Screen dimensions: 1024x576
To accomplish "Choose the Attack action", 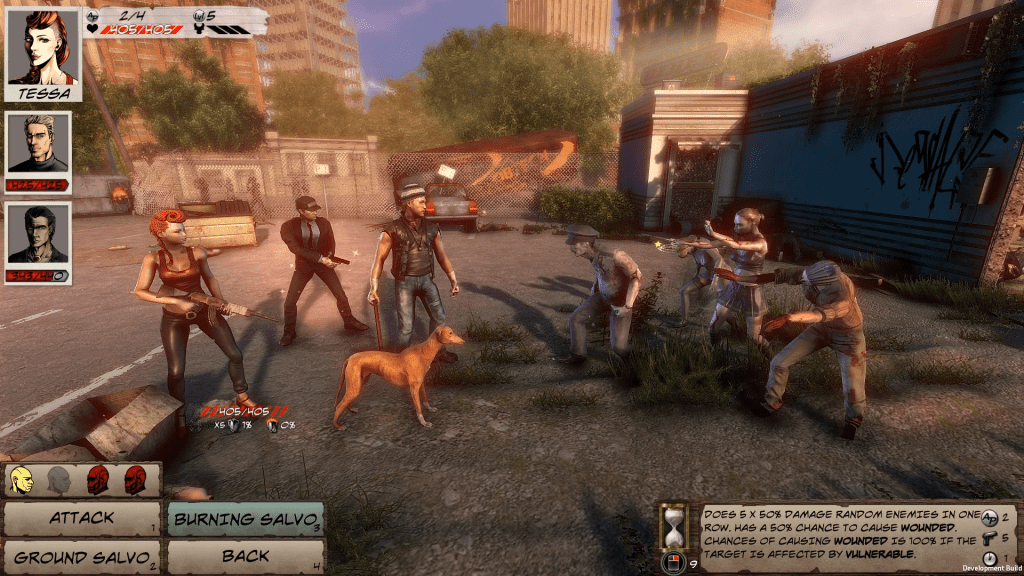I will [x=81, y=519].
